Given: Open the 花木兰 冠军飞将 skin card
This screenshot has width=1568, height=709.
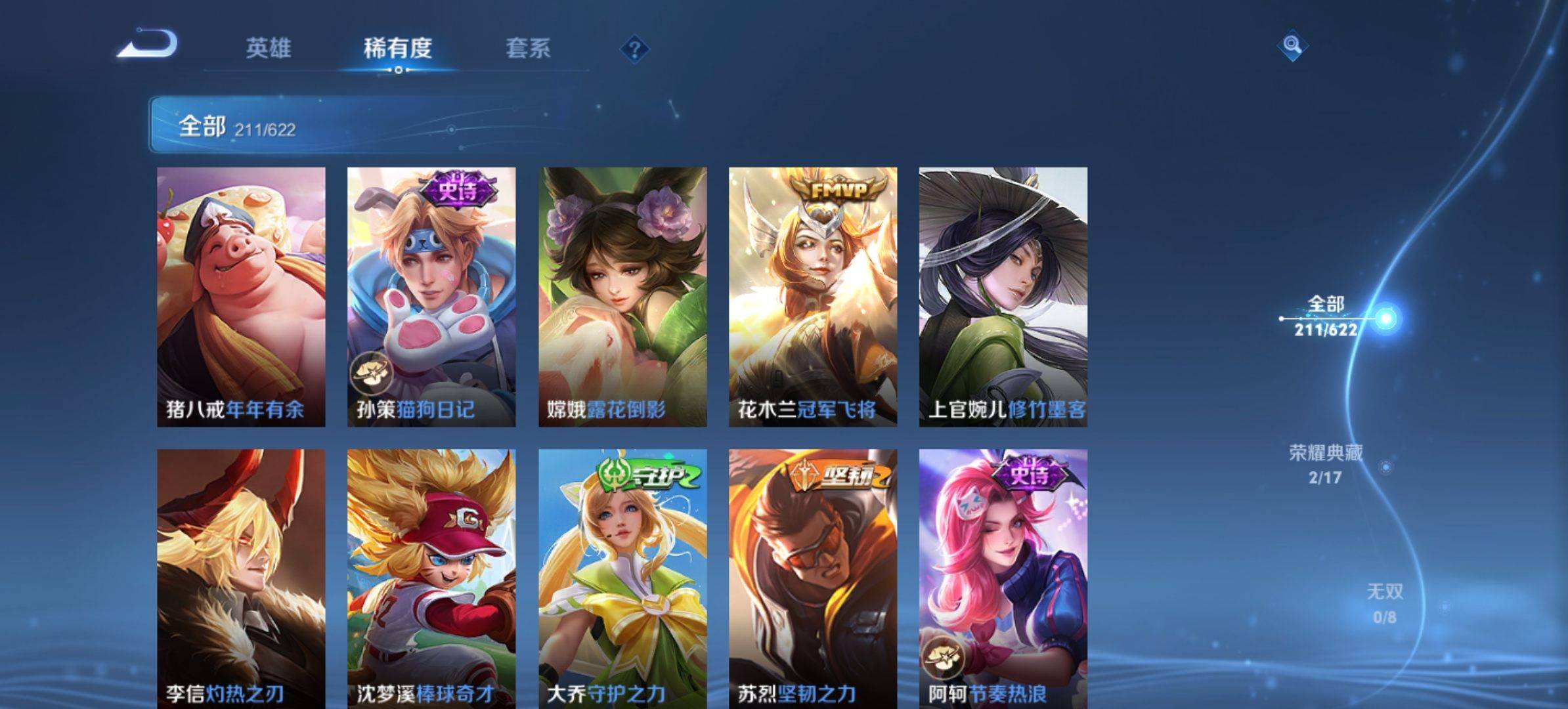Looking at the screenshot, I should pyautogui.click(x=813, y=297).
